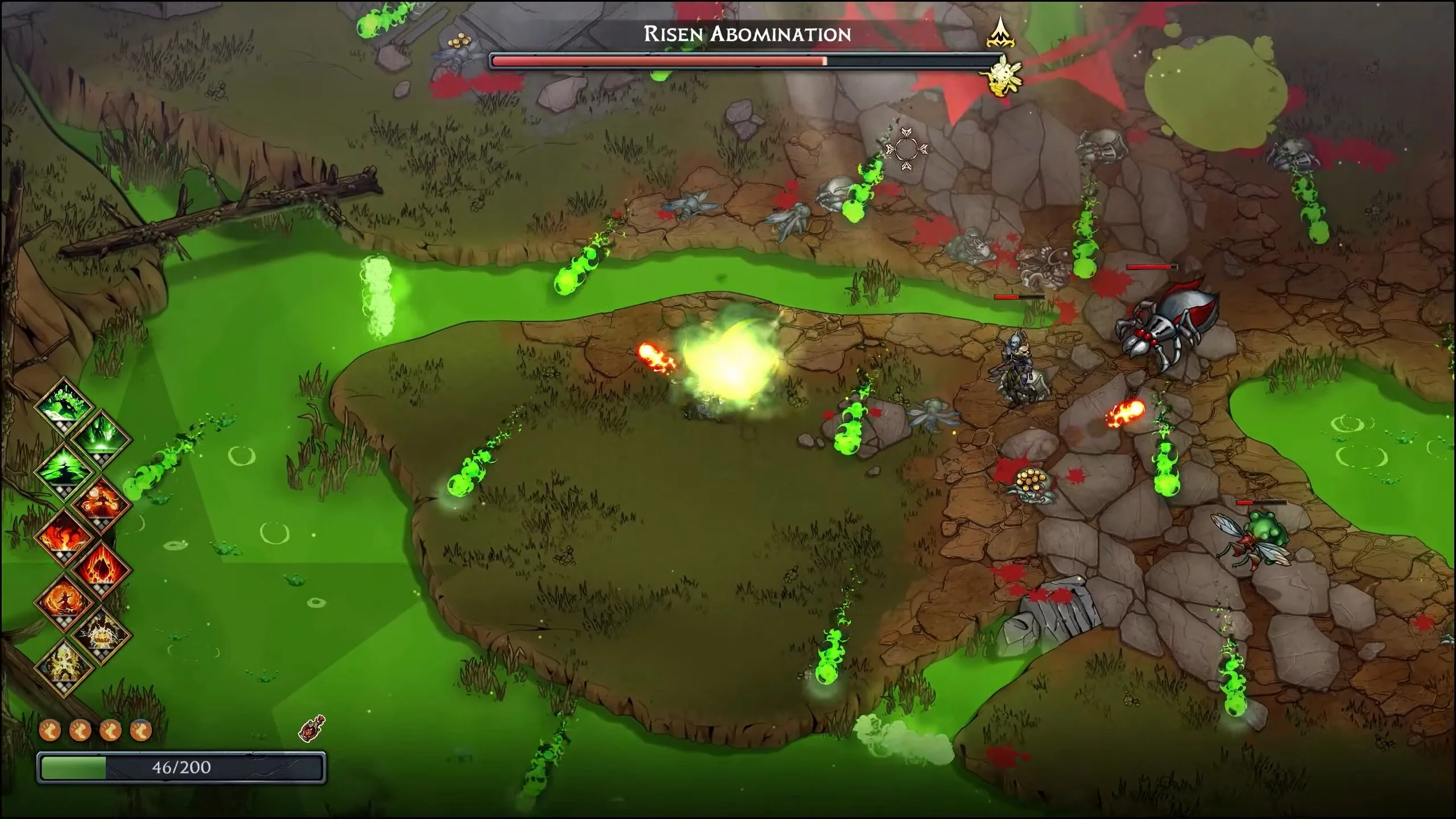Select the green flaming figure ability

coord(64,407)
